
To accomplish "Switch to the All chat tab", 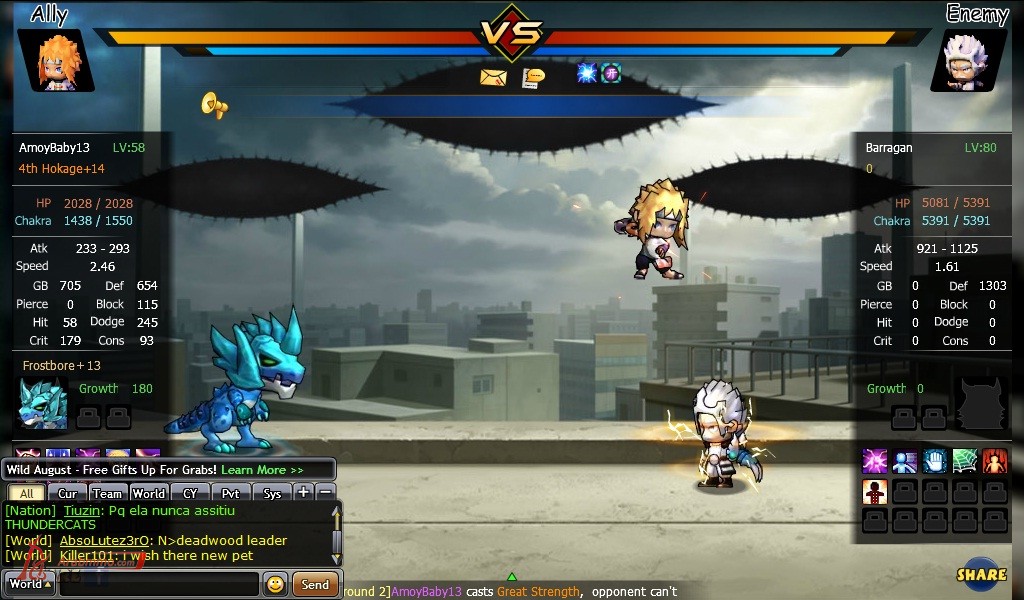I will tap(27, 493).
